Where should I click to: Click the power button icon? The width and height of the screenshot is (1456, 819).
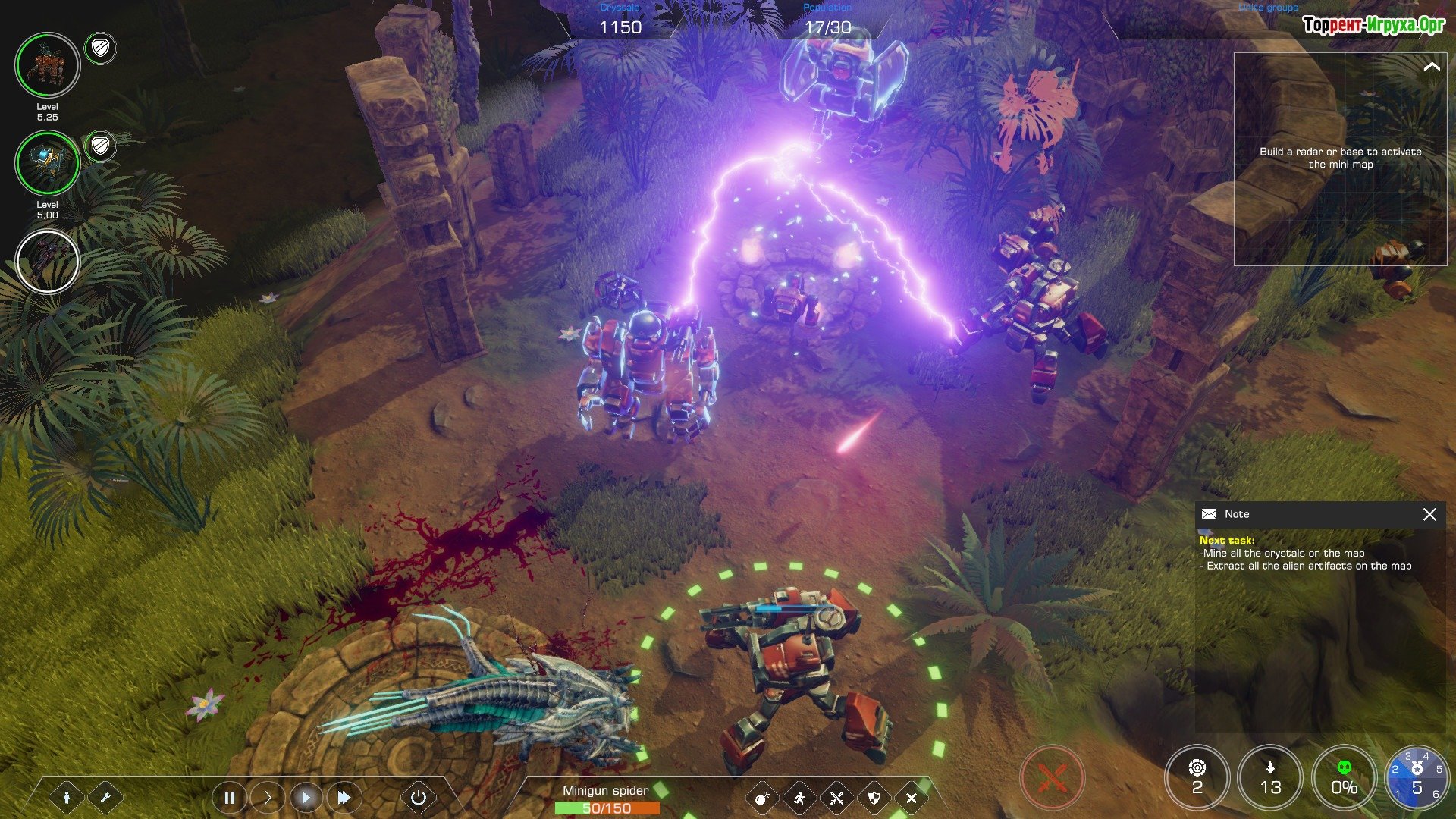pos(419,798)
